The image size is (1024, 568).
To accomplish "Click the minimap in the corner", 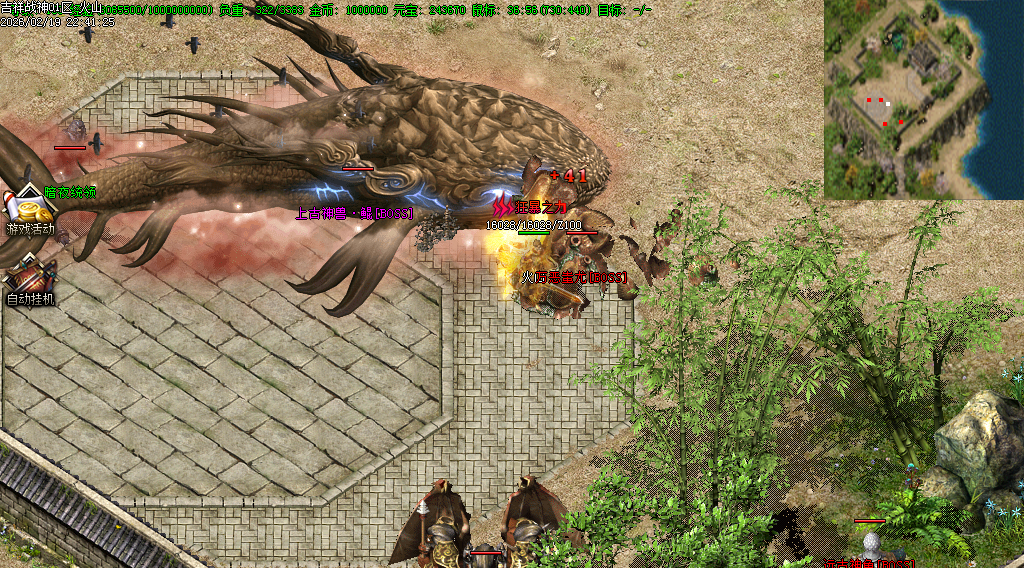I will [x=923, y=99].
